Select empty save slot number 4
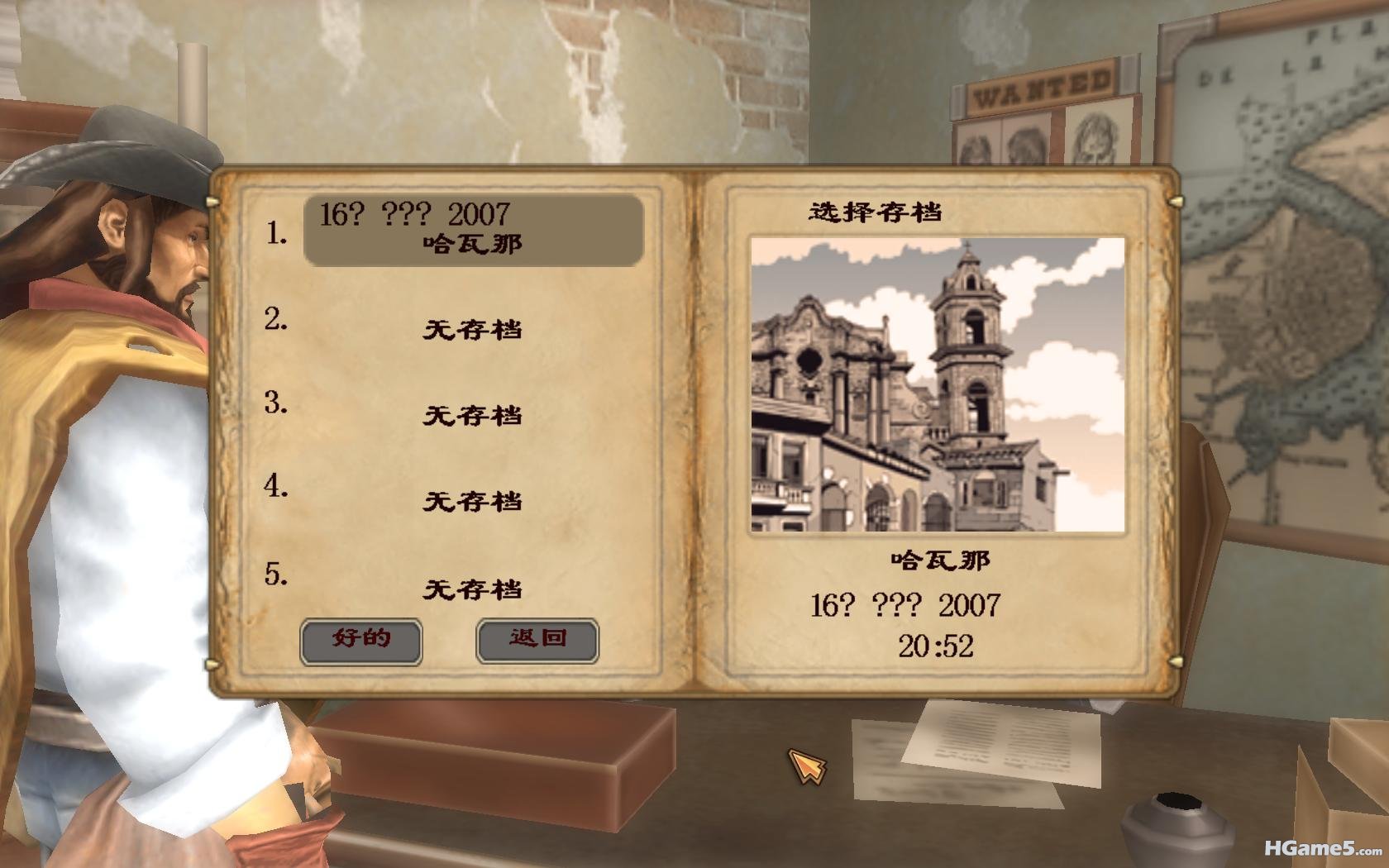This screenshot has height=868, width=1389. click(x=472, y=500)
